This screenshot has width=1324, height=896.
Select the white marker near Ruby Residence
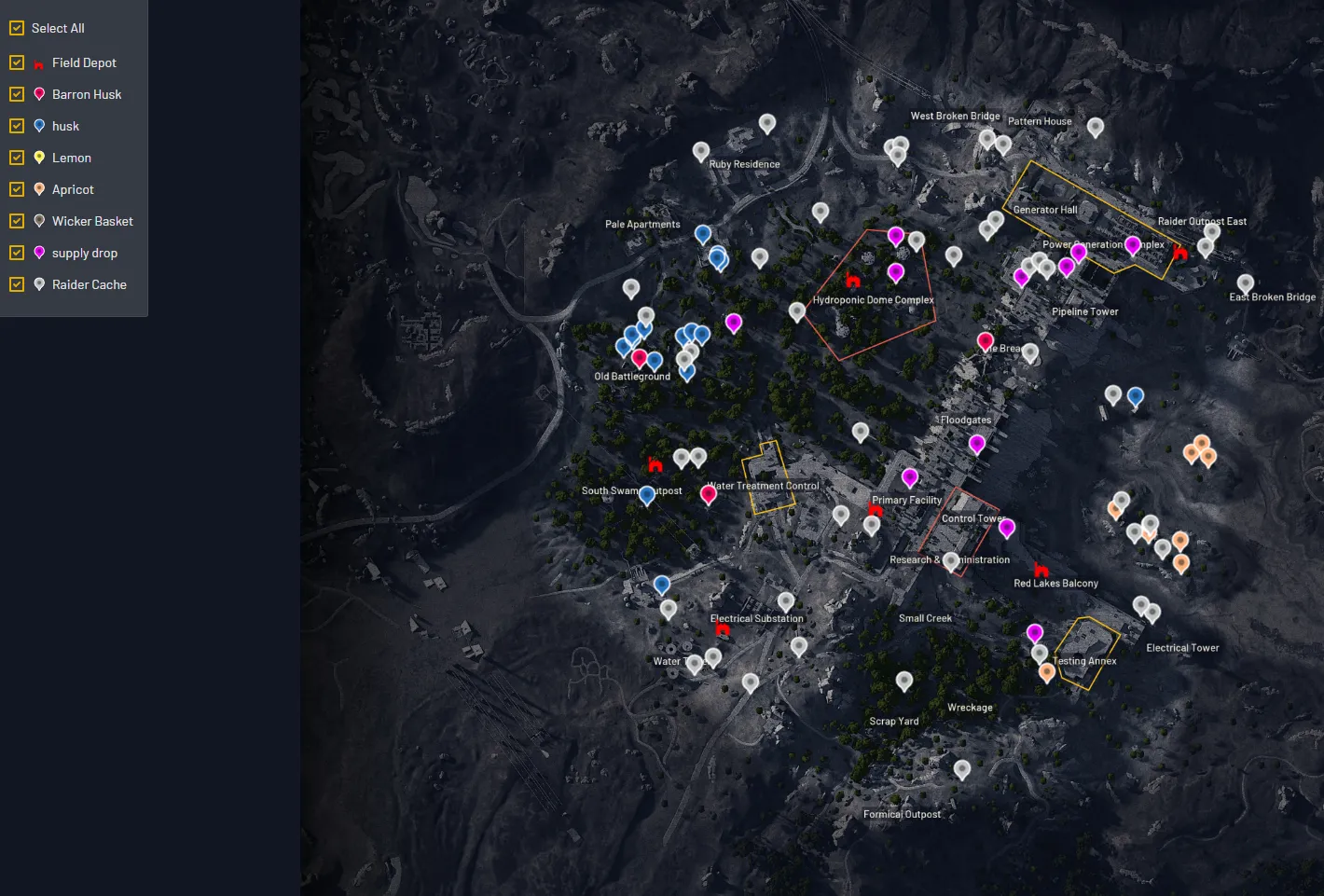coord(700,151)
